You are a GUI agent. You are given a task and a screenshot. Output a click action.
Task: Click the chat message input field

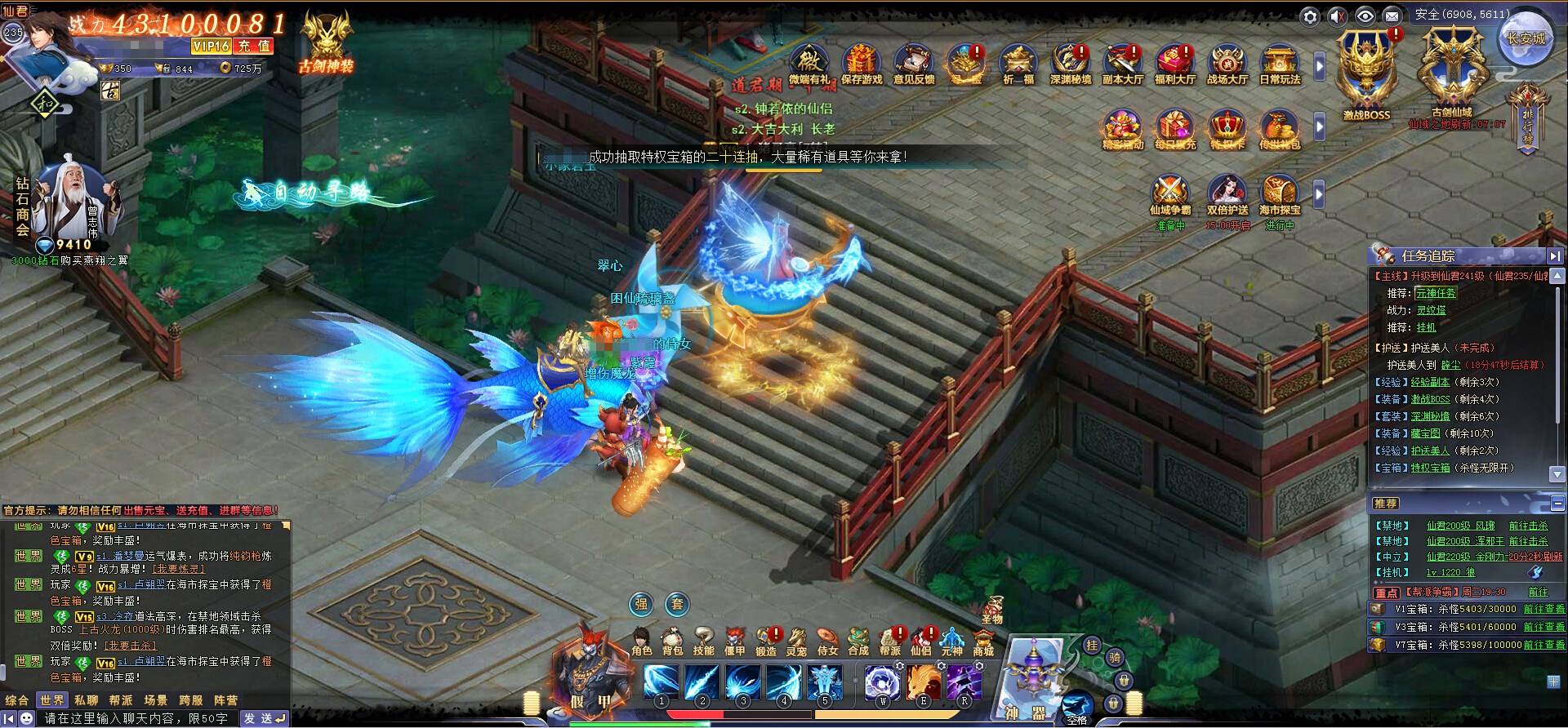tap(136, 718)
